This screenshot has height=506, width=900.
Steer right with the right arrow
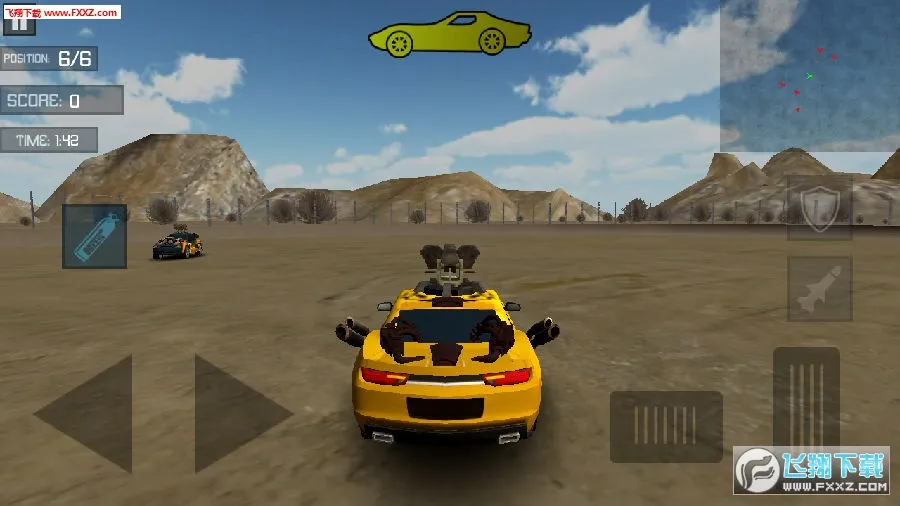[238, 412]
